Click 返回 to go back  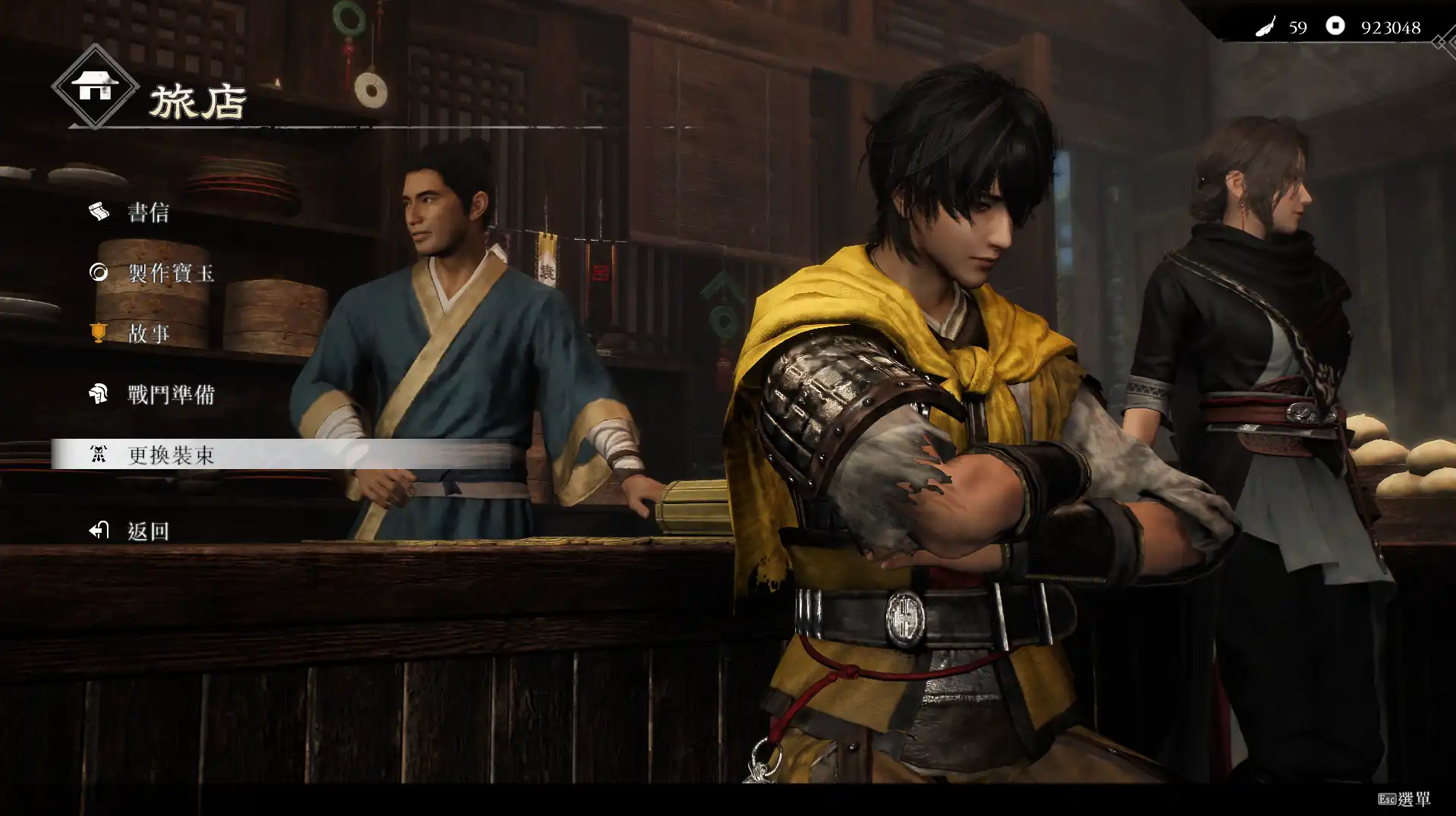tap(148, 531)
